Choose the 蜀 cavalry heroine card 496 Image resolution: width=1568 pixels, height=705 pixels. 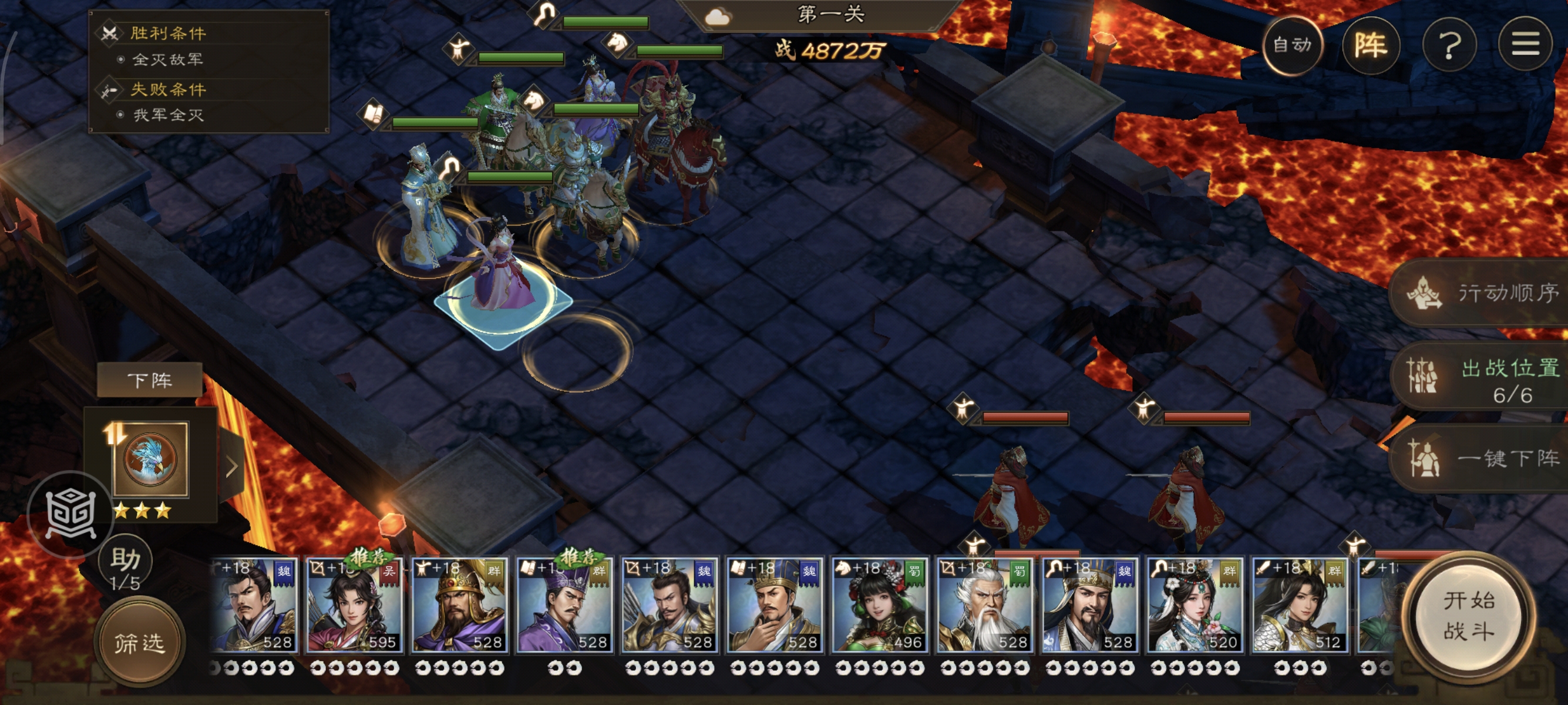(879, 606)
